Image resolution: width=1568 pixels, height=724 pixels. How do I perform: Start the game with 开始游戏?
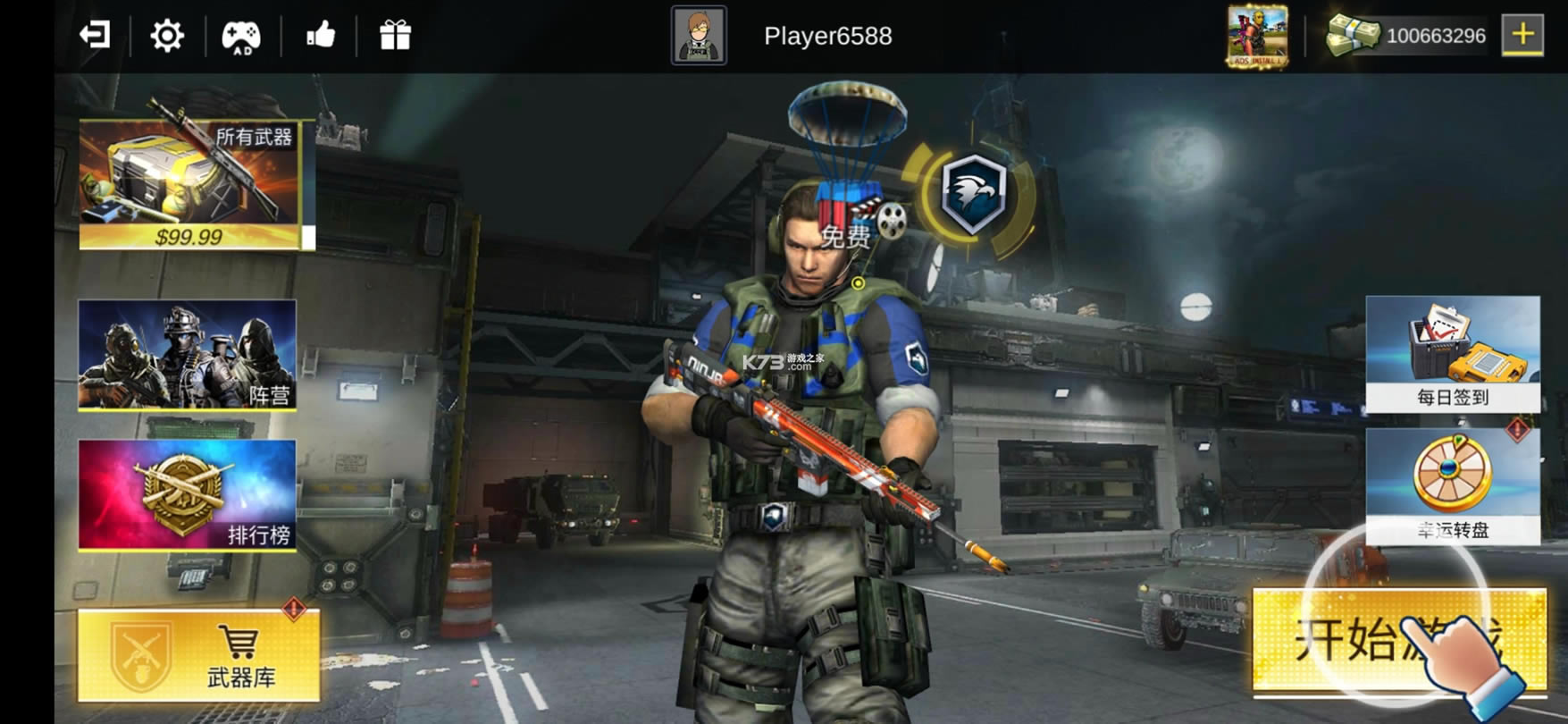(1398, 640)
